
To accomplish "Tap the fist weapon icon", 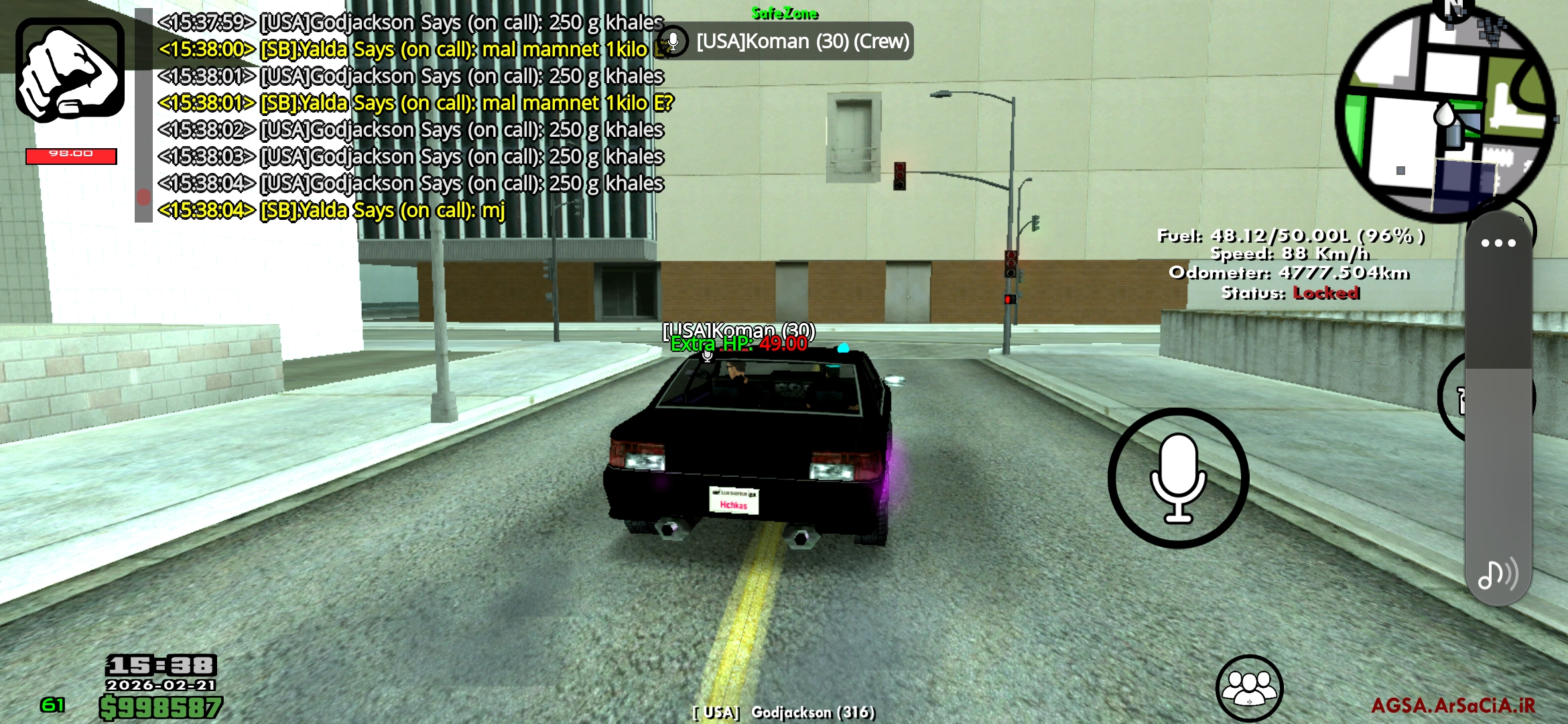I will [70, 70].
